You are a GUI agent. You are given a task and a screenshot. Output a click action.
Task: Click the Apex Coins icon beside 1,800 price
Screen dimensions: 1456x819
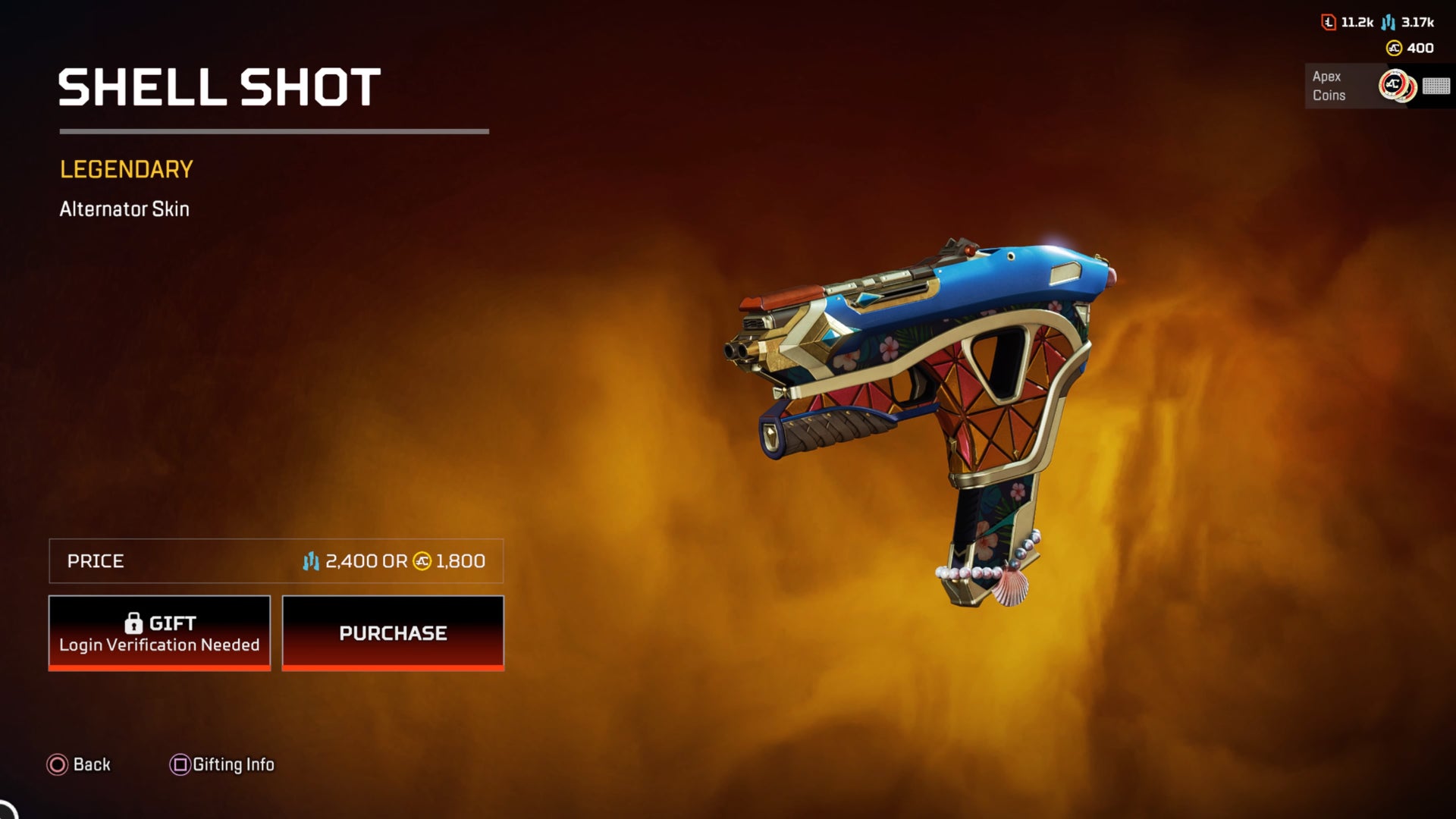pyautogui.click(x=421, y=563)
